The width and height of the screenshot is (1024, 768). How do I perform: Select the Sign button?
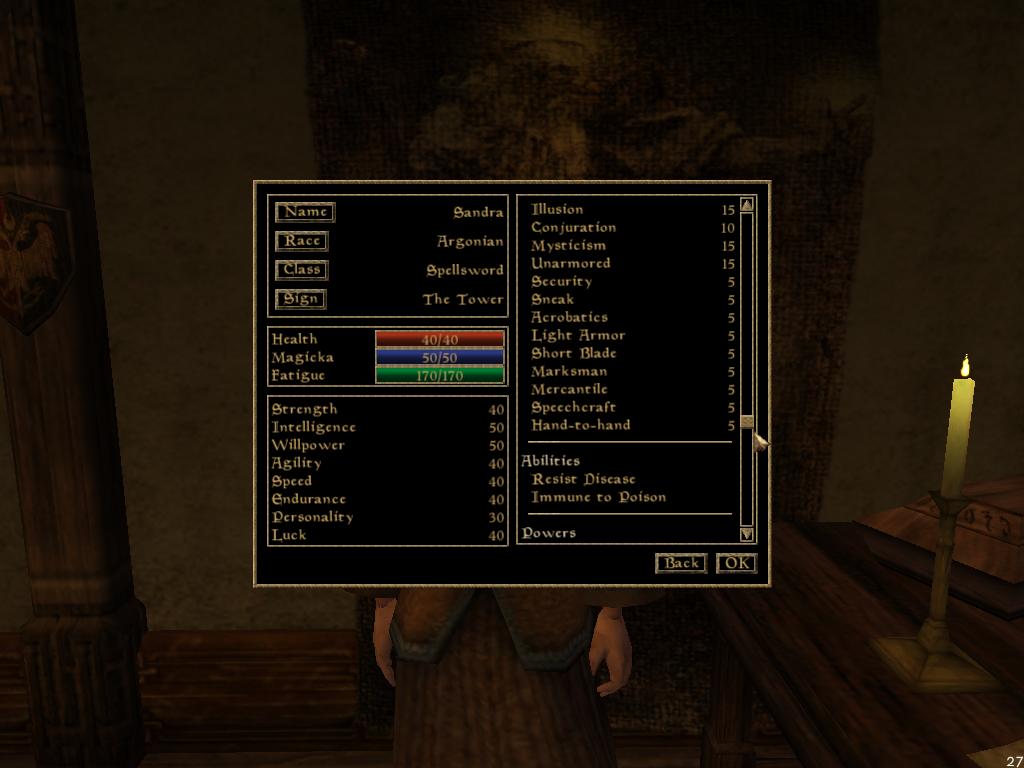[301, 299]
